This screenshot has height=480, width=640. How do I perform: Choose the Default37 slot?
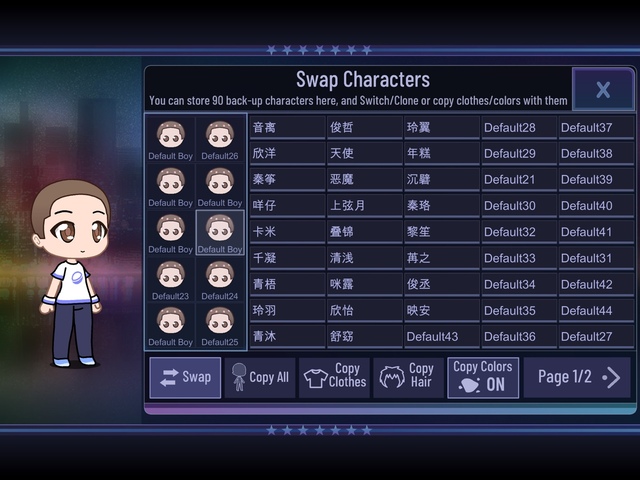[x=595, y=127]
